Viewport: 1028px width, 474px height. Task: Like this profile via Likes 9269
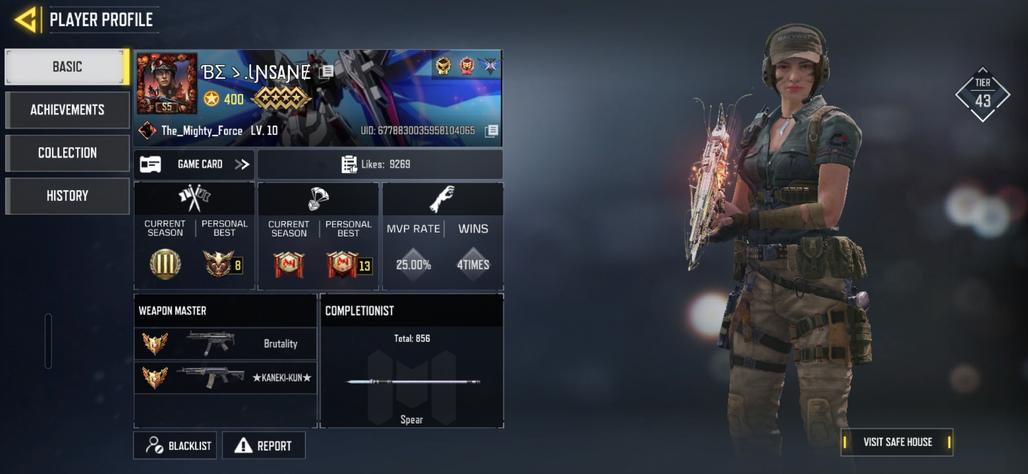click(x=378, y=164)
